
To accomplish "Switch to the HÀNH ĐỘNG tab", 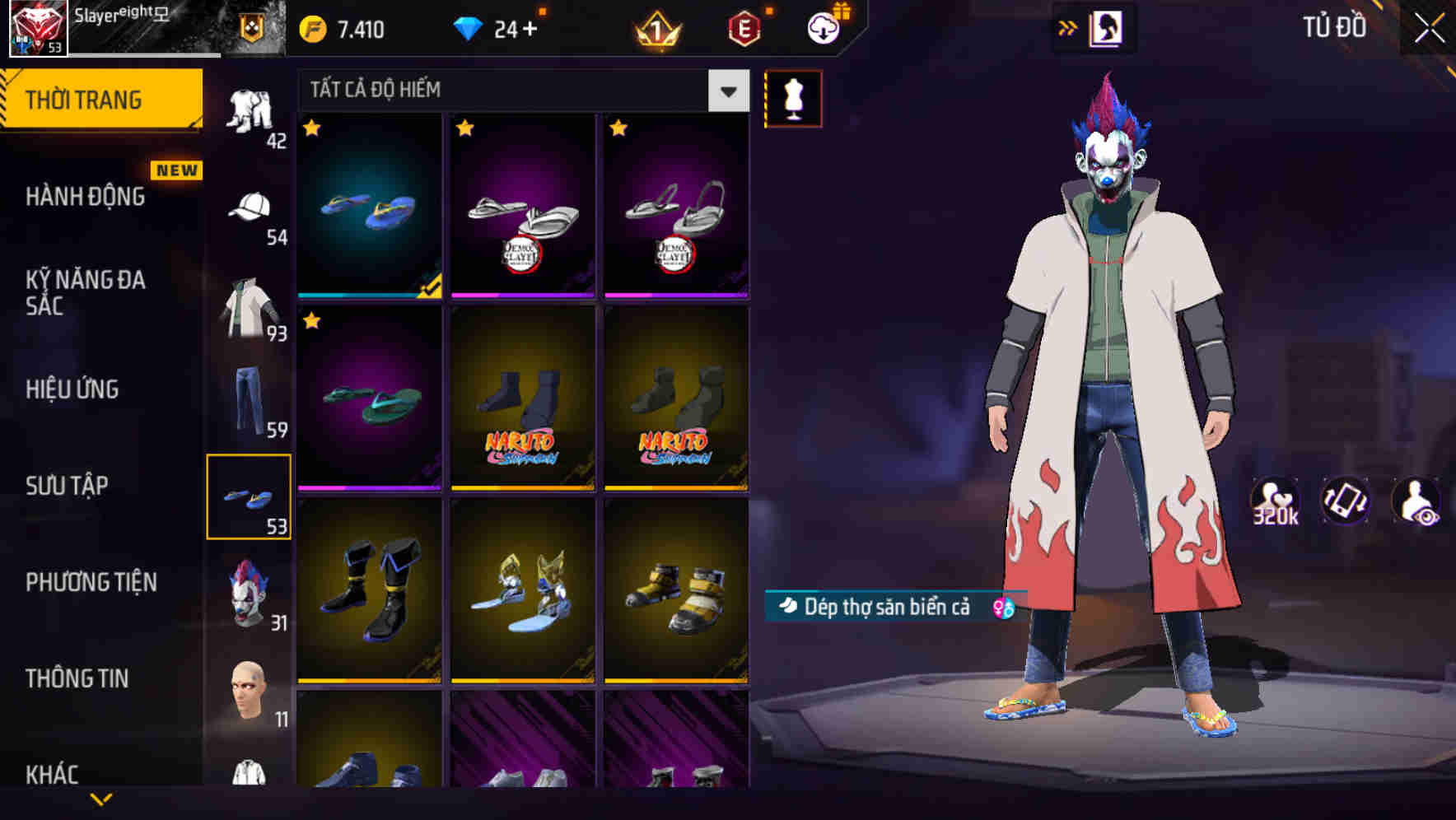I will [x=86, y=197].
